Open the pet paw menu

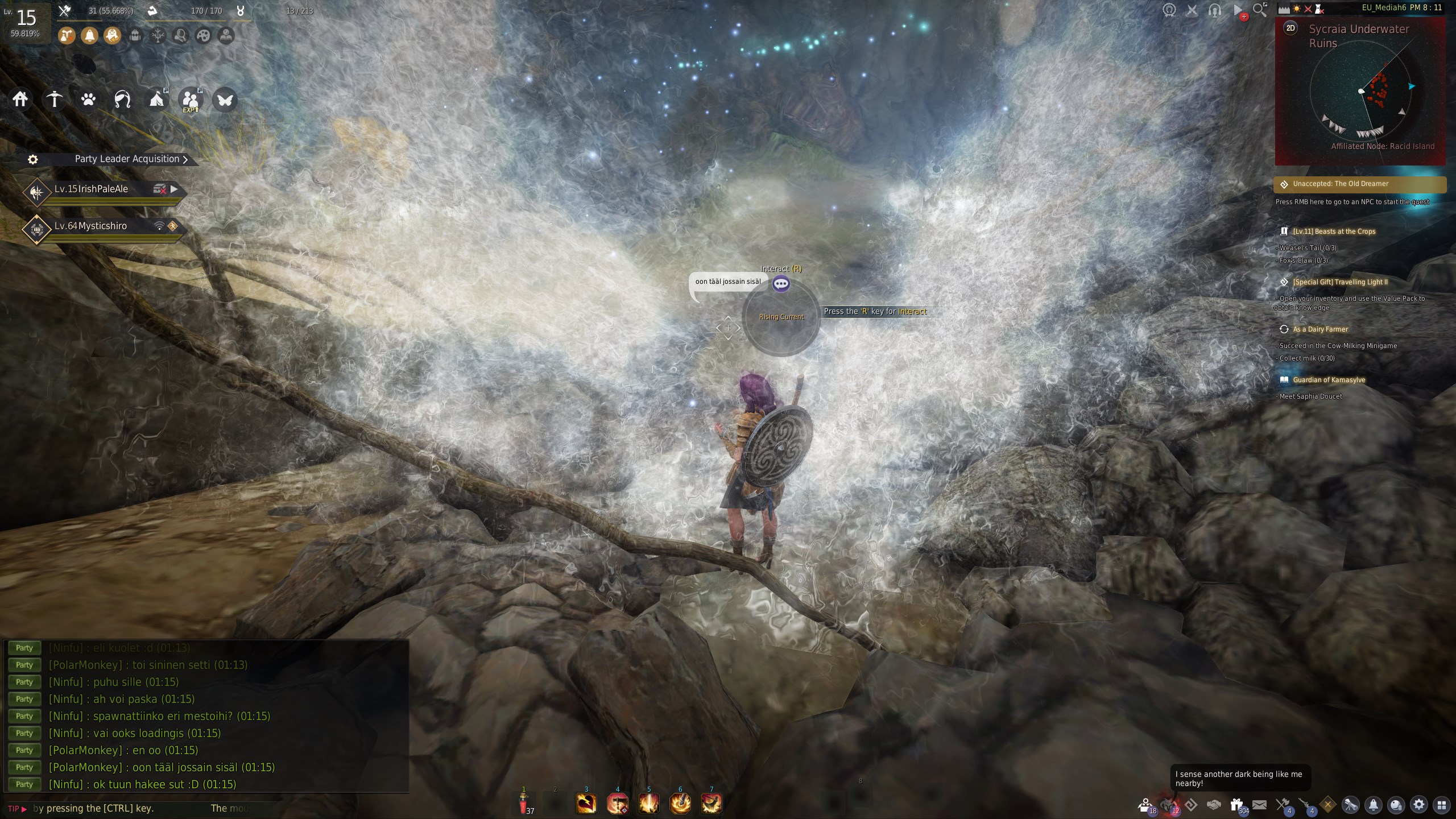(88, 100)
